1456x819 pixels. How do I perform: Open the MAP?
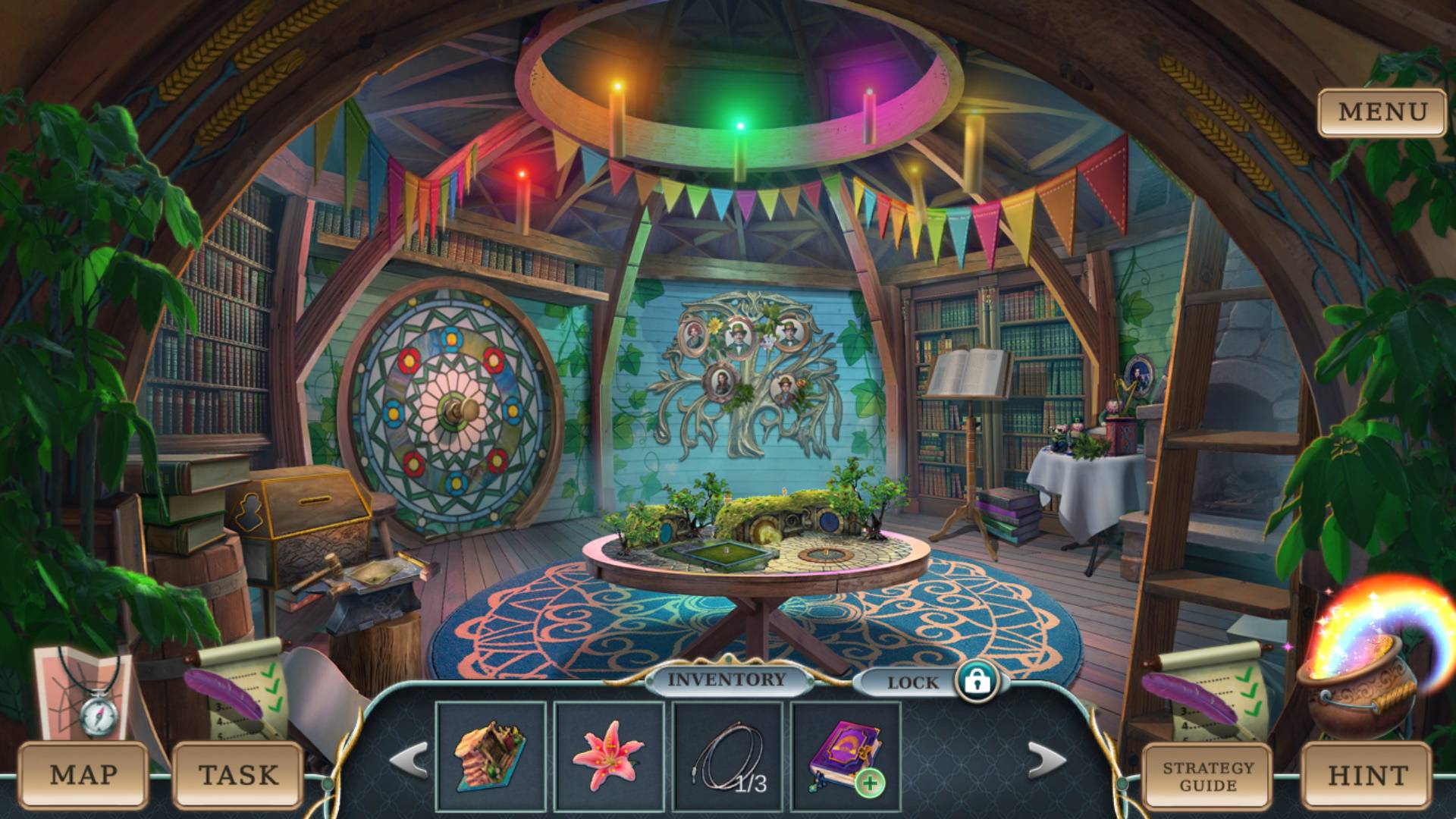click(83, 775)
